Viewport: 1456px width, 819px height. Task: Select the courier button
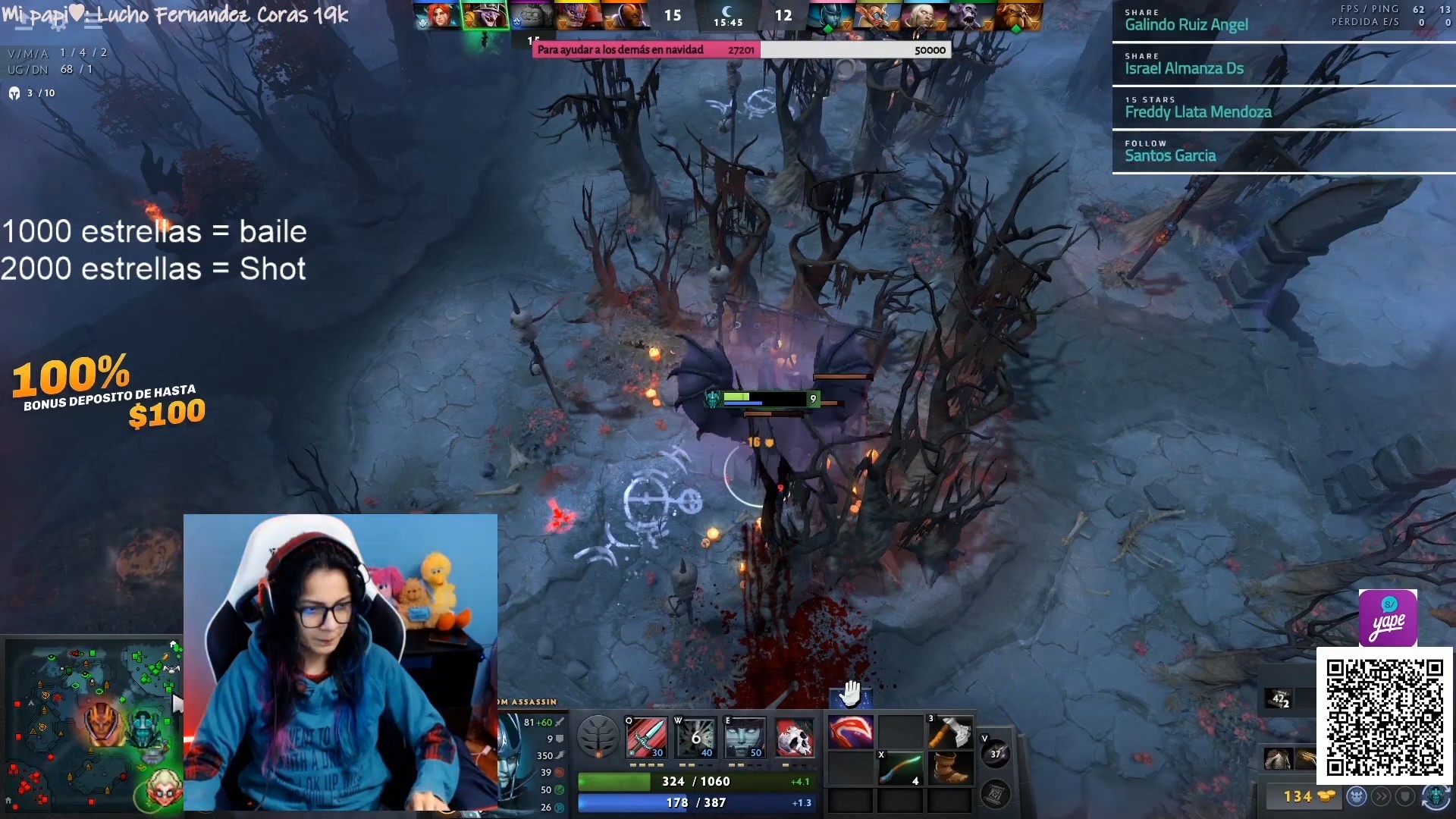click(x=1436, y=796)
